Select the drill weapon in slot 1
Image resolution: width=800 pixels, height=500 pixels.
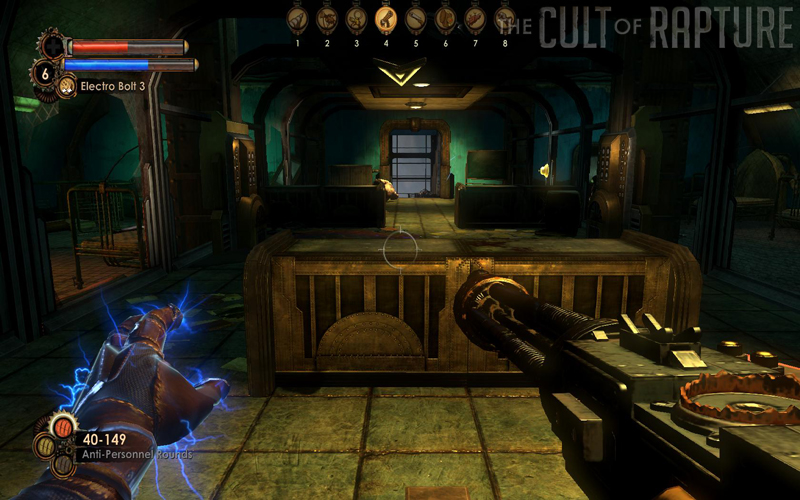click(x=297, y=18)
